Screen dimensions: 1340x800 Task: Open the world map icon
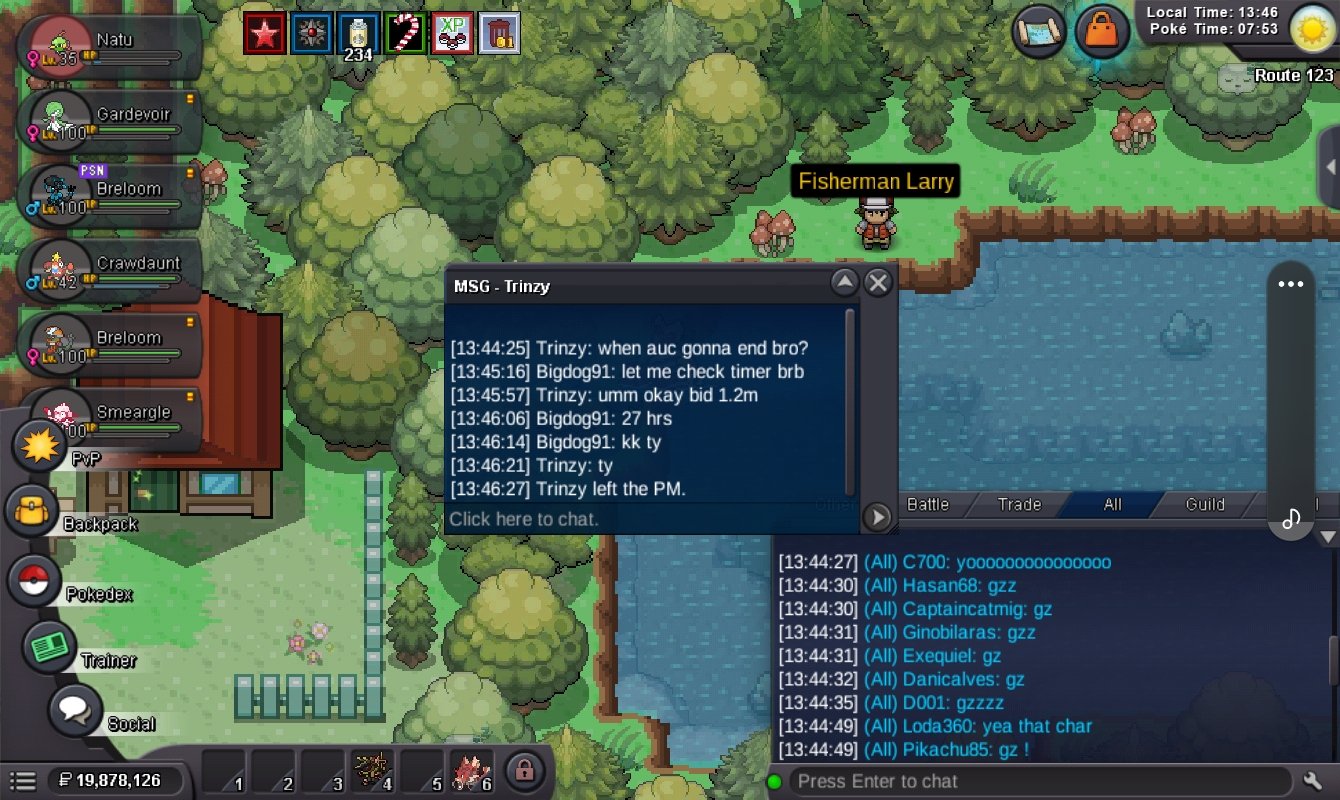pyautogui.click(x=1039, y=32)
